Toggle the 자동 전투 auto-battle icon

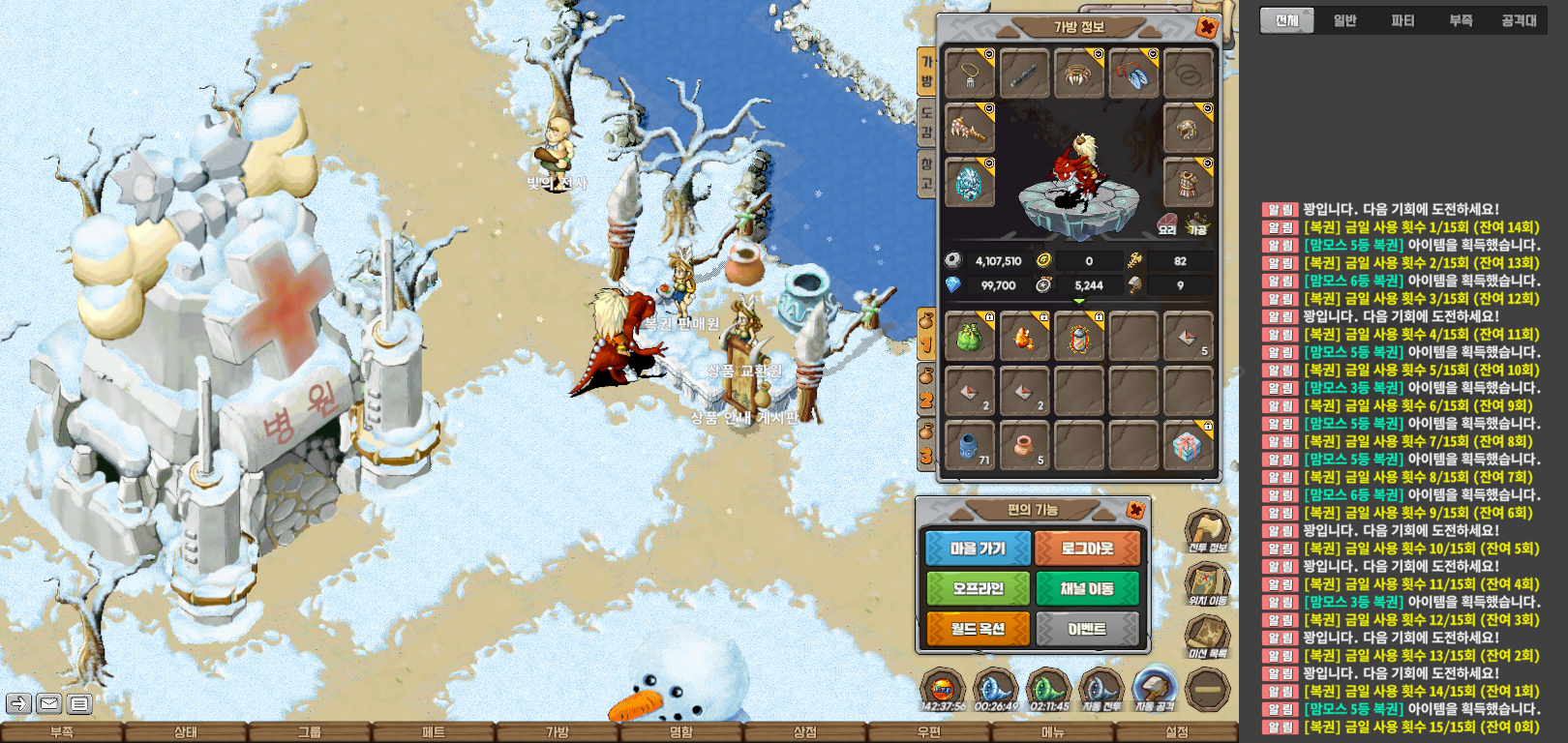[1101, 690]
